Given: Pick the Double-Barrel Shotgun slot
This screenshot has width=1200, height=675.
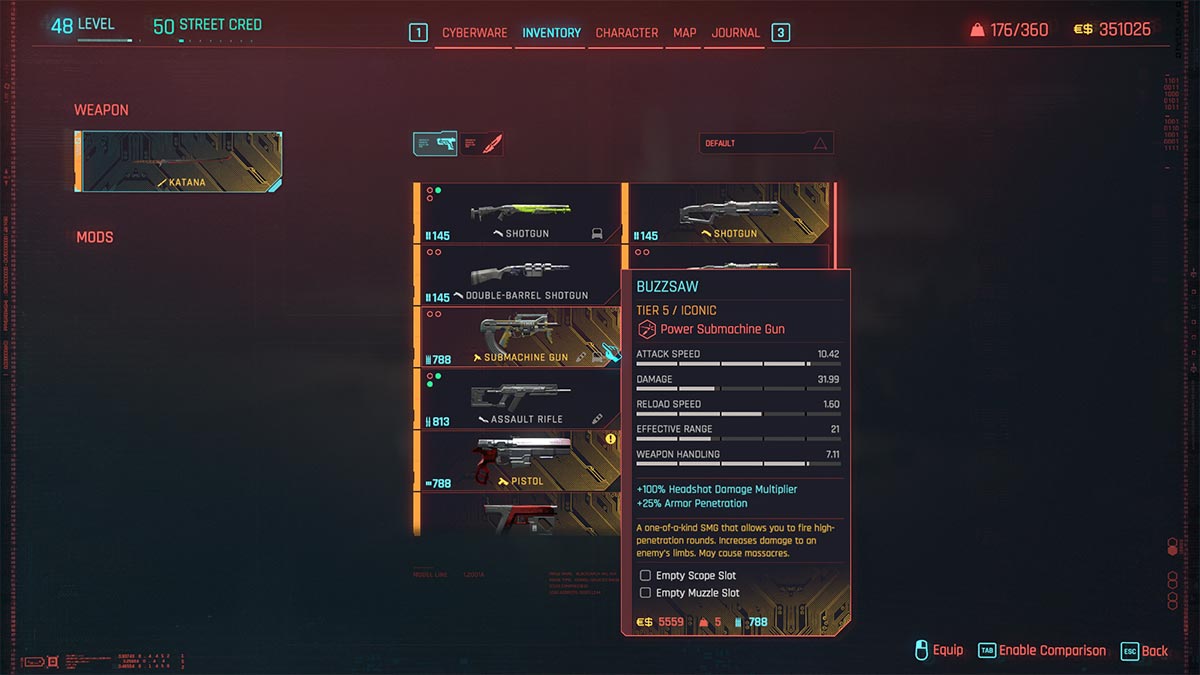Looking at the screenshot, I should coord(520,275).
